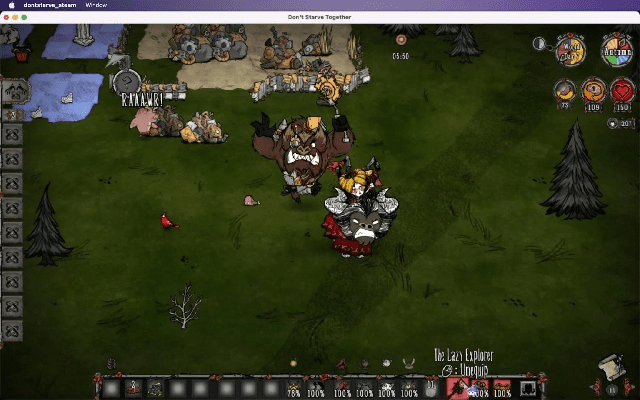The image size is (640, 400).
Task: Click the day cycle clock
Action: (571, 50)
